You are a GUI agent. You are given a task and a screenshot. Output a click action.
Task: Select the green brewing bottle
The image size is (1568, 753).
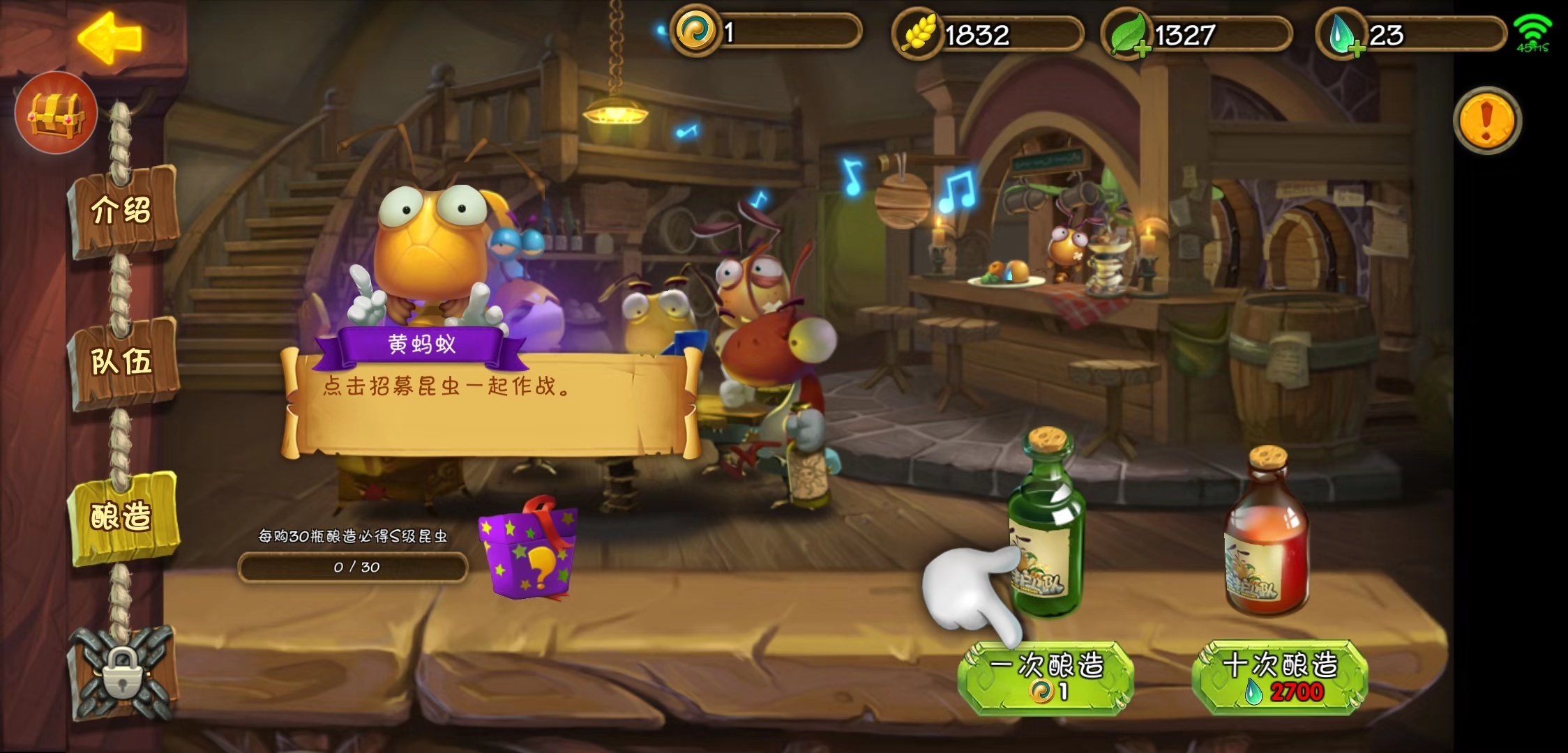[1046, 530]
